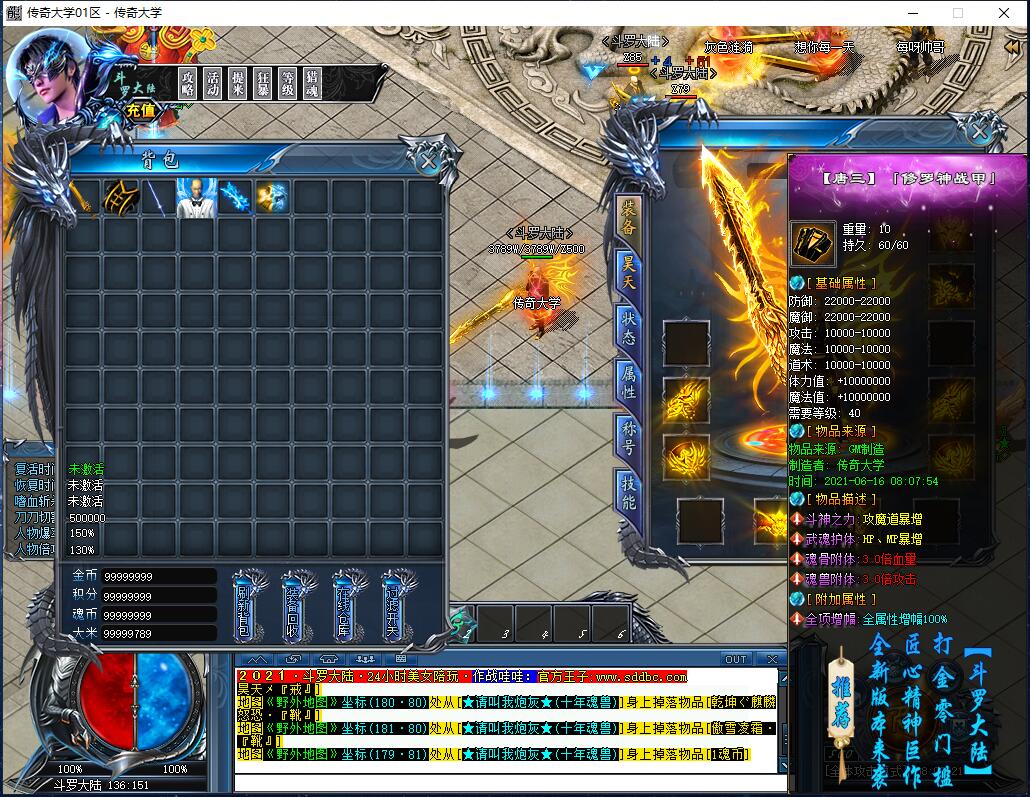Click the 提米 button
This screenshot has width=1030, height=797.
[x=237, y=82]
